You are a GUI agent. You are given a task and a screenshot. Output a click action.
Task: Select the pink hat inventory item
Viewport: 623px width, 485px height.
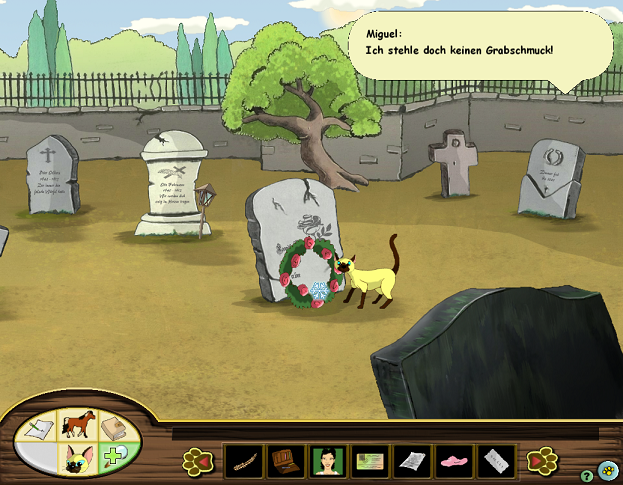(x=454, y=461)
